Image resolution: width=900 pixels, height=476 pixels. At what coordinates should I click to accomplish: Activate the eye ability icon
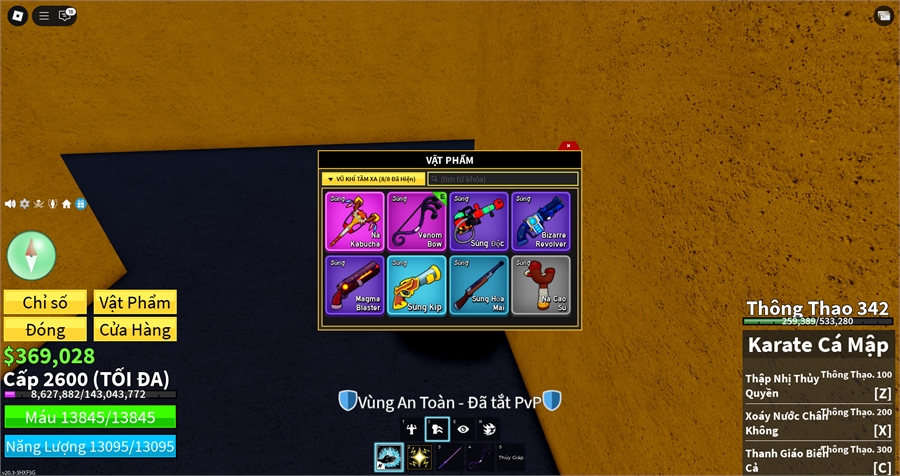pyautogui.click(x=463, y=429)
